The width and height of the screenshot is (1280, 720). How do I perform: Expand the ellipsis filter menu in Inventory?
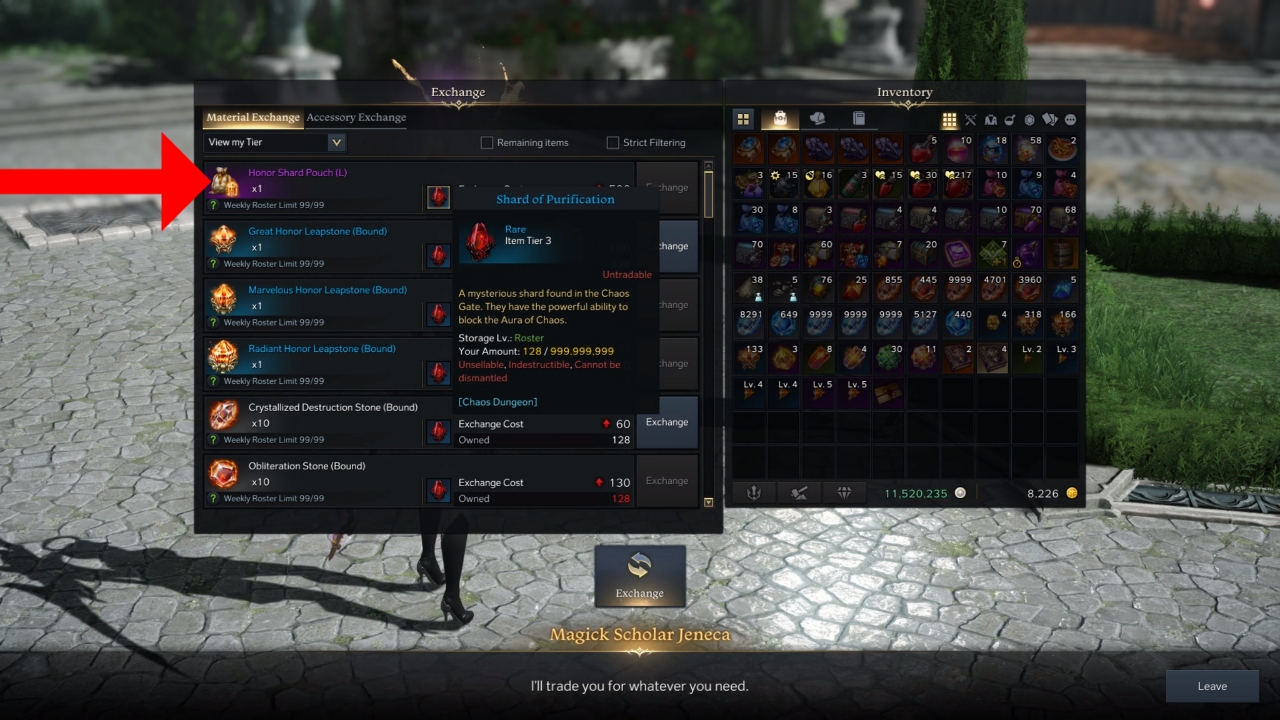[x=1070, y=119]
